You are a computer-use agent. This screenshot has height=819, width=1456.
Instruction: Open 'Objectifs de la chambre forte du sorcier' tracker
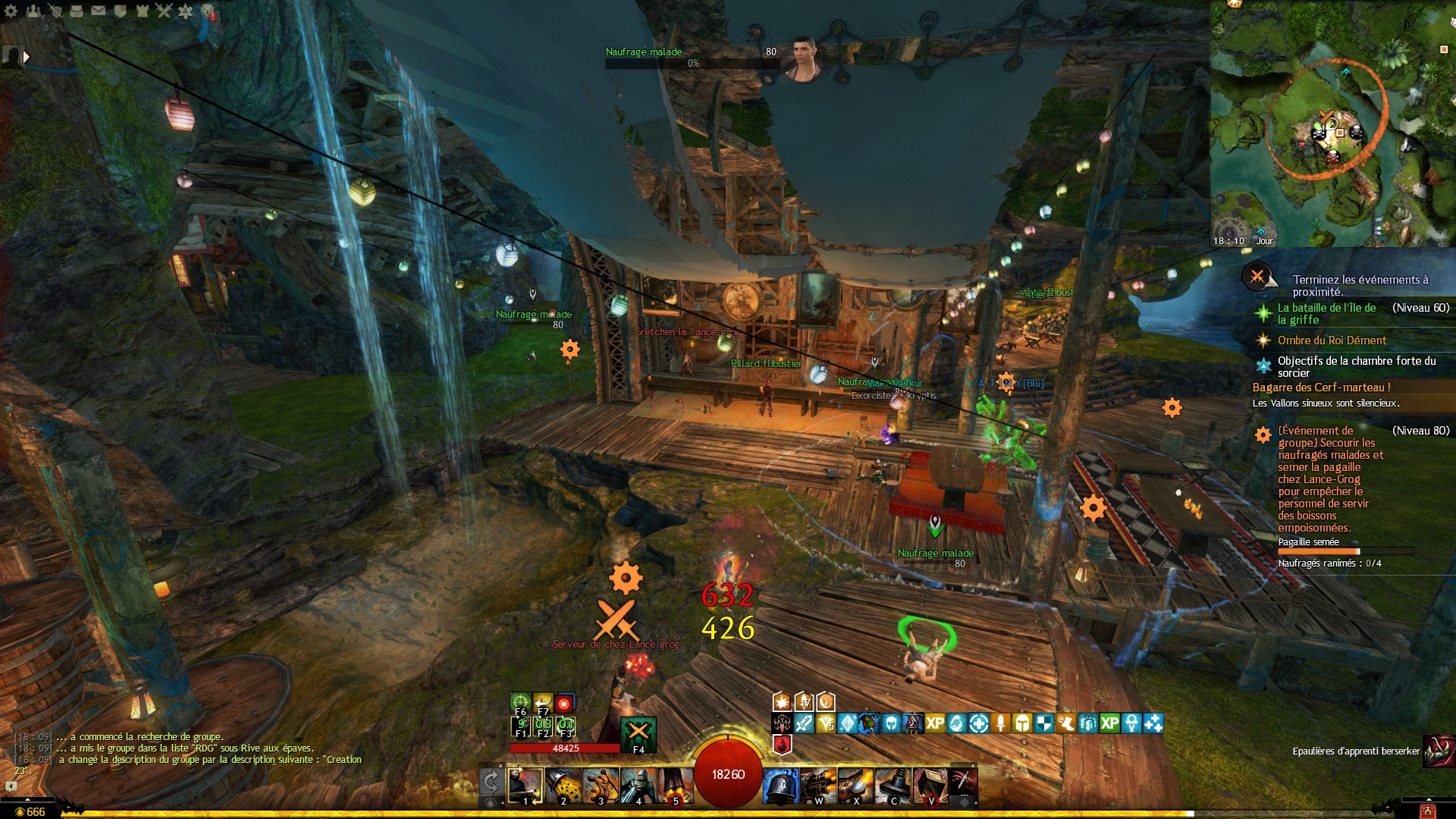1356,366
